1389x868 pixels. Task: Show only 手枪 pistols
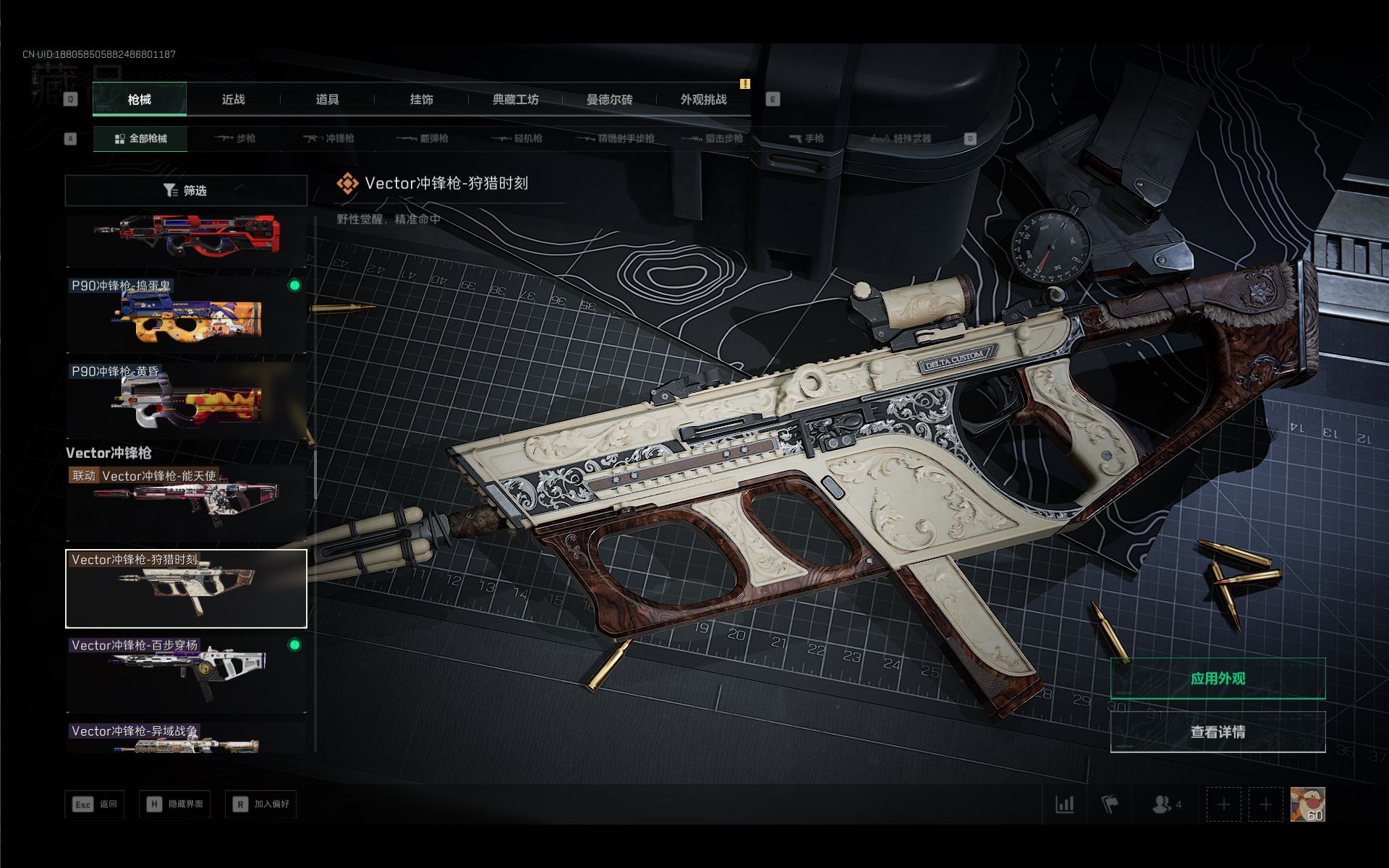[x=806, y=138]
